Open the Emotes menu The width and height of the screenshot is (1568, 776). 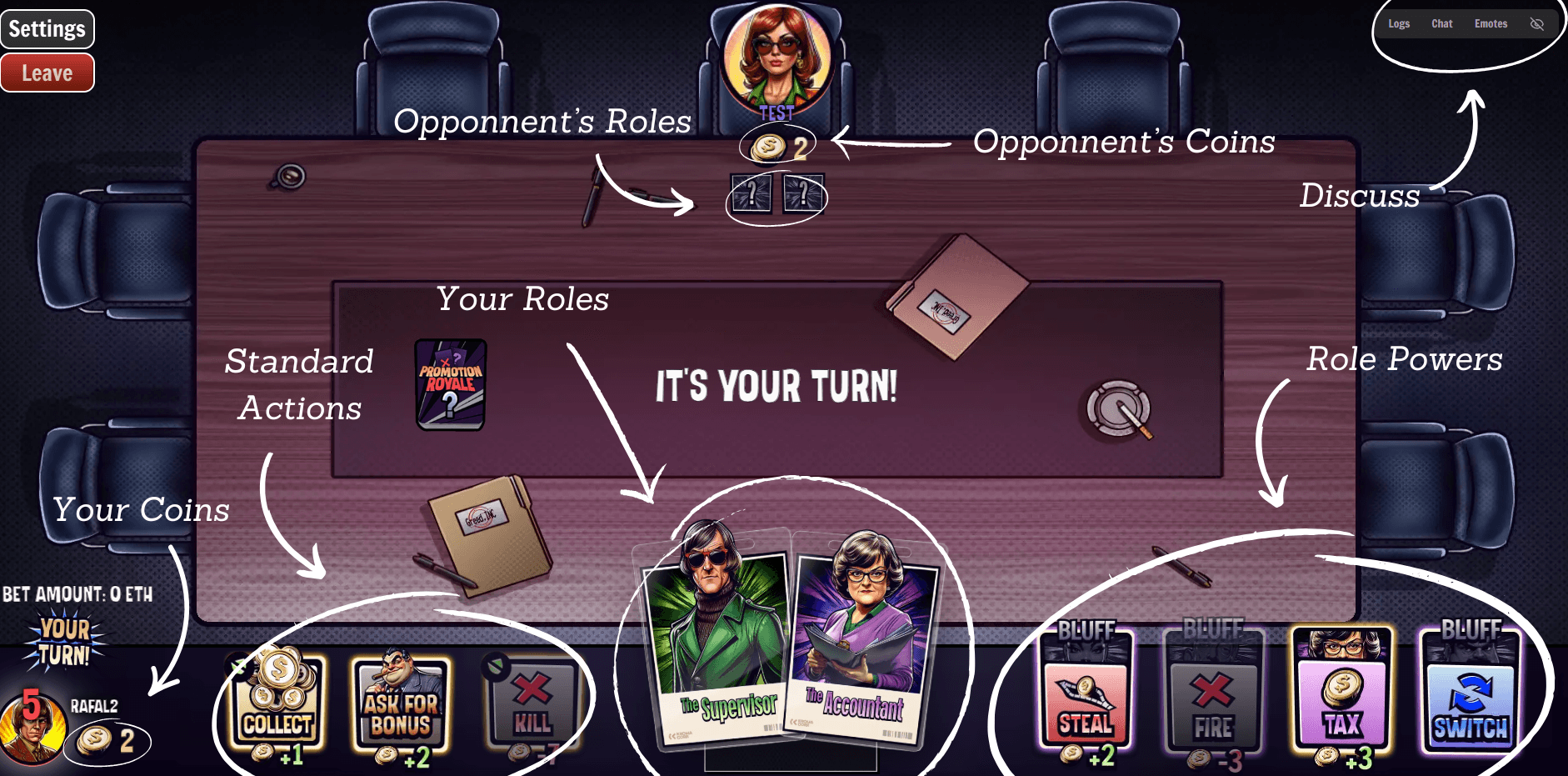1491,23
